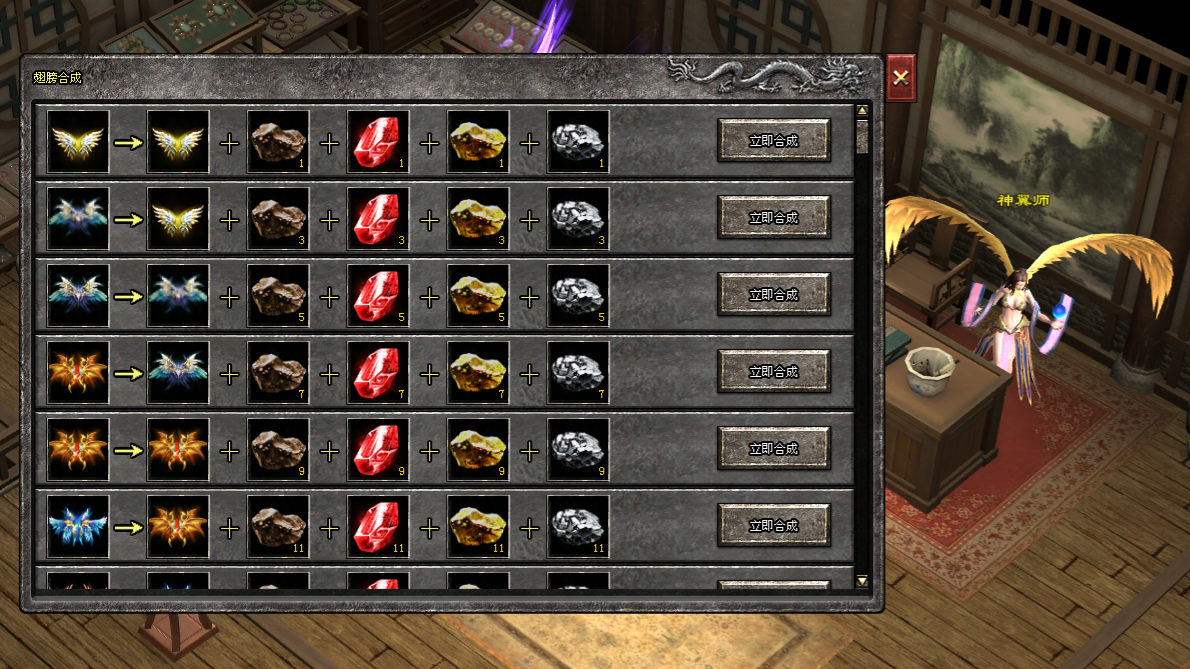Select the silver ore slot with count 3
This screenshot has width=1190, height=669.
578,219
